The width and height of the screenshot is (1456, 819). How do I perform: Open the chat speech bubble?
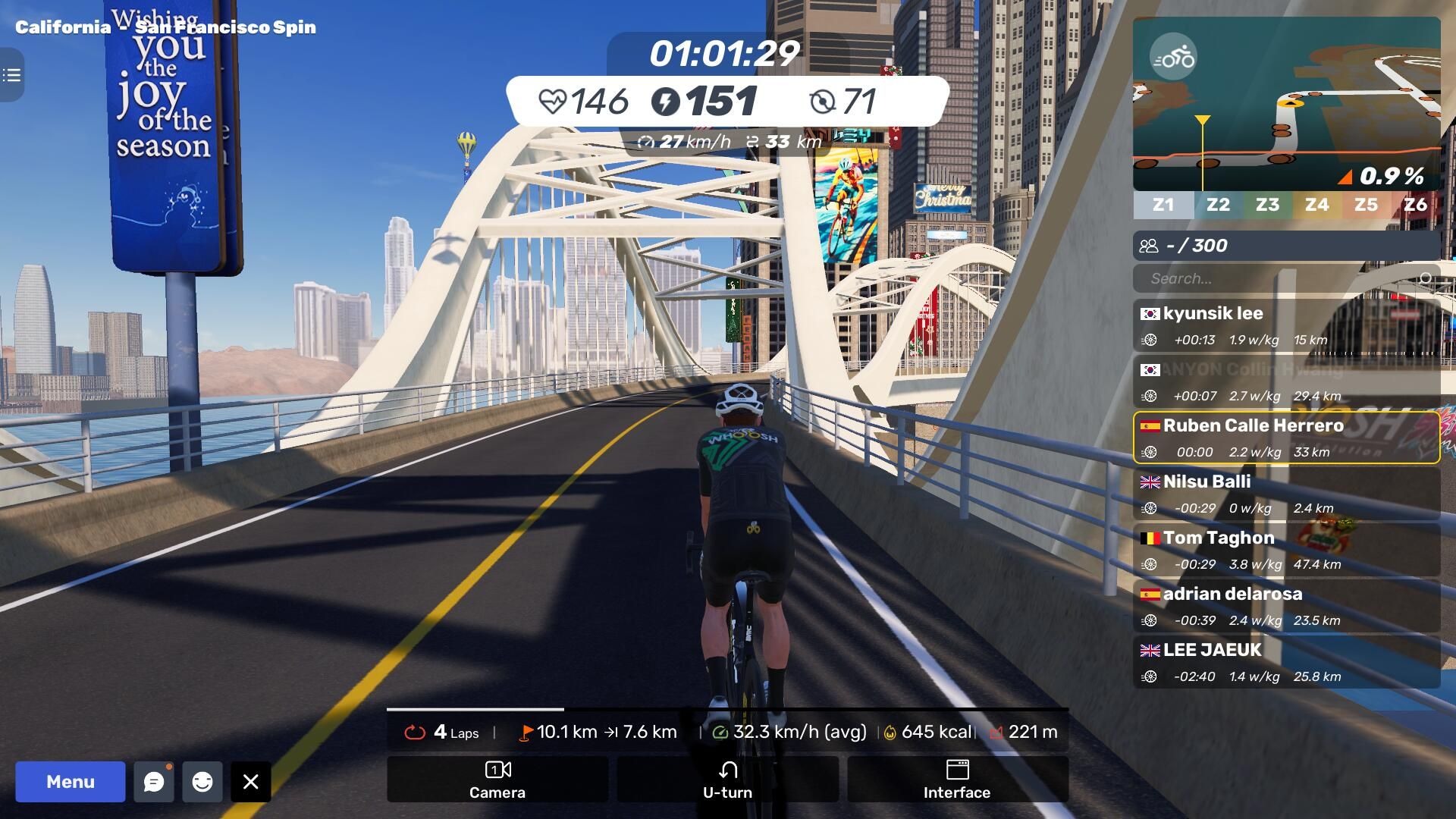[154, 782]
